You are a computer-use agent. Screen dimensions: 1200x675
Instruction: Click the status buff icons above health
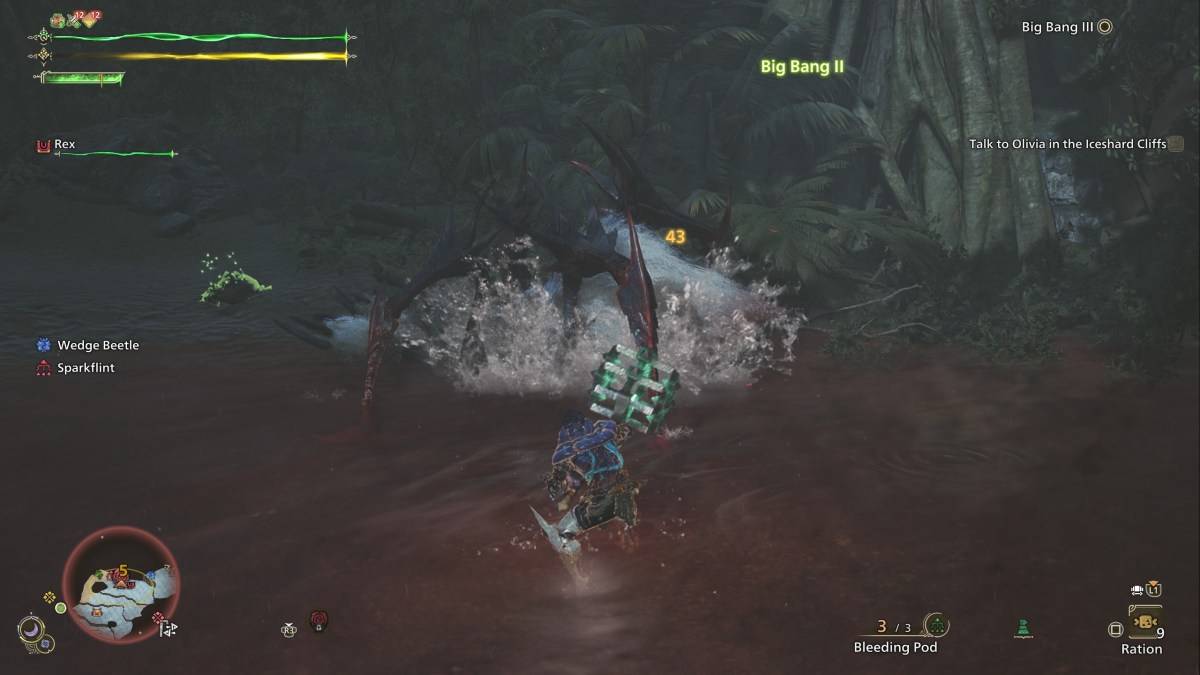tap(75, 18)
